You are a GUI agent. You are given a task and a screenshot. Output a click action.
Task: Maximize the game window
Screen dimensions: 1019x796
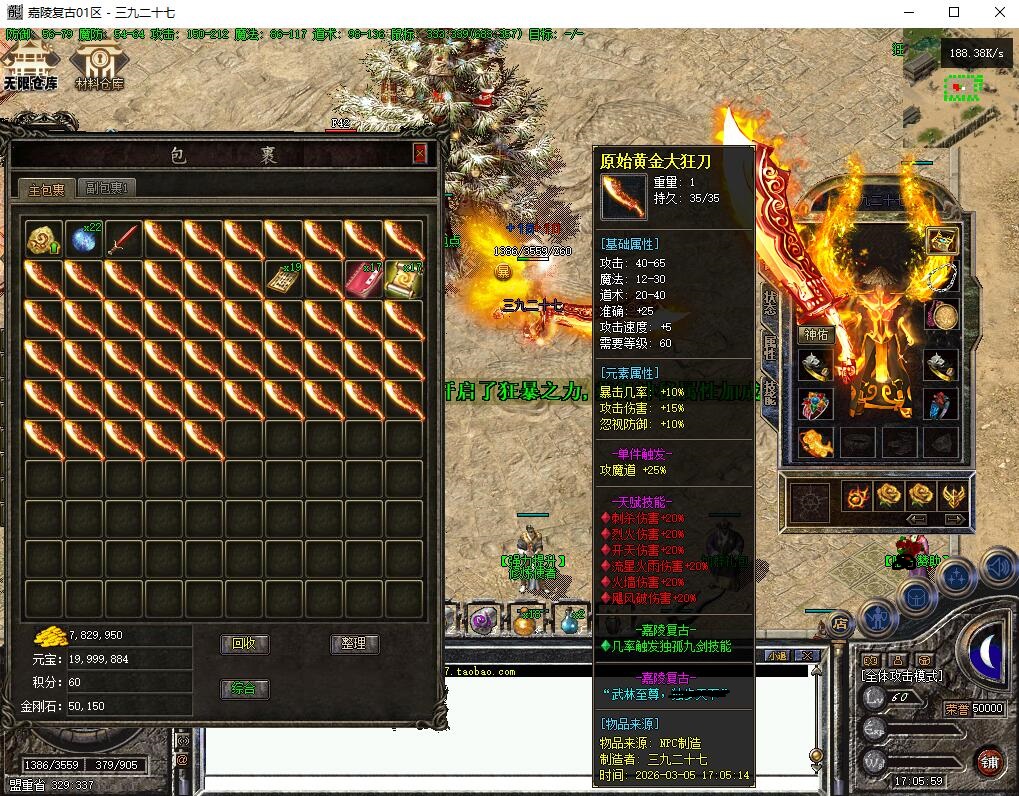pos(953,13)
